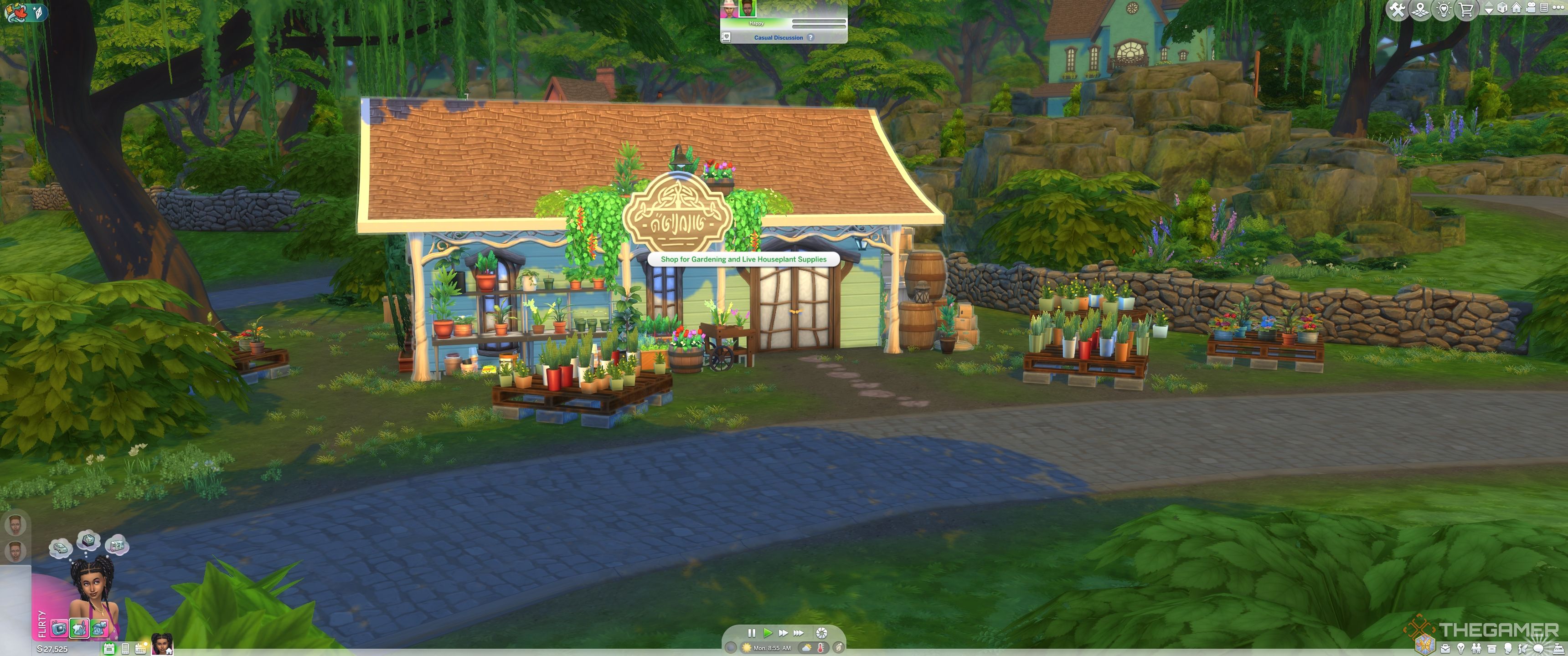Screen dimensions: 1568x656
Task: Open the Casual Discussion conversation panel
Action: 778,38
